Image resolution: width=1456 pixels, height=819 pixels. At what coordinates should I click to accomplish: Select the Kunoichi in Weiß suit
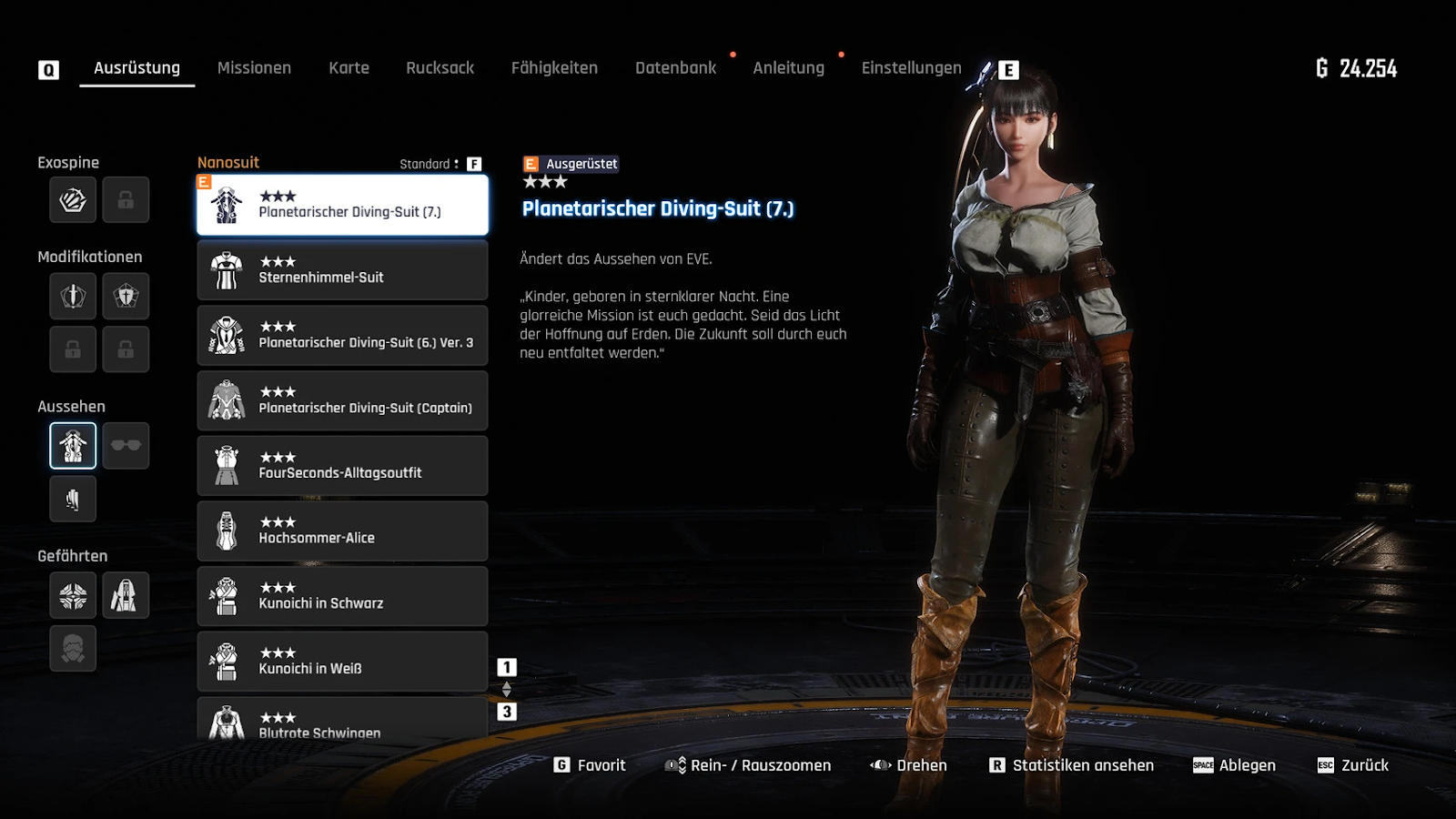342,662
